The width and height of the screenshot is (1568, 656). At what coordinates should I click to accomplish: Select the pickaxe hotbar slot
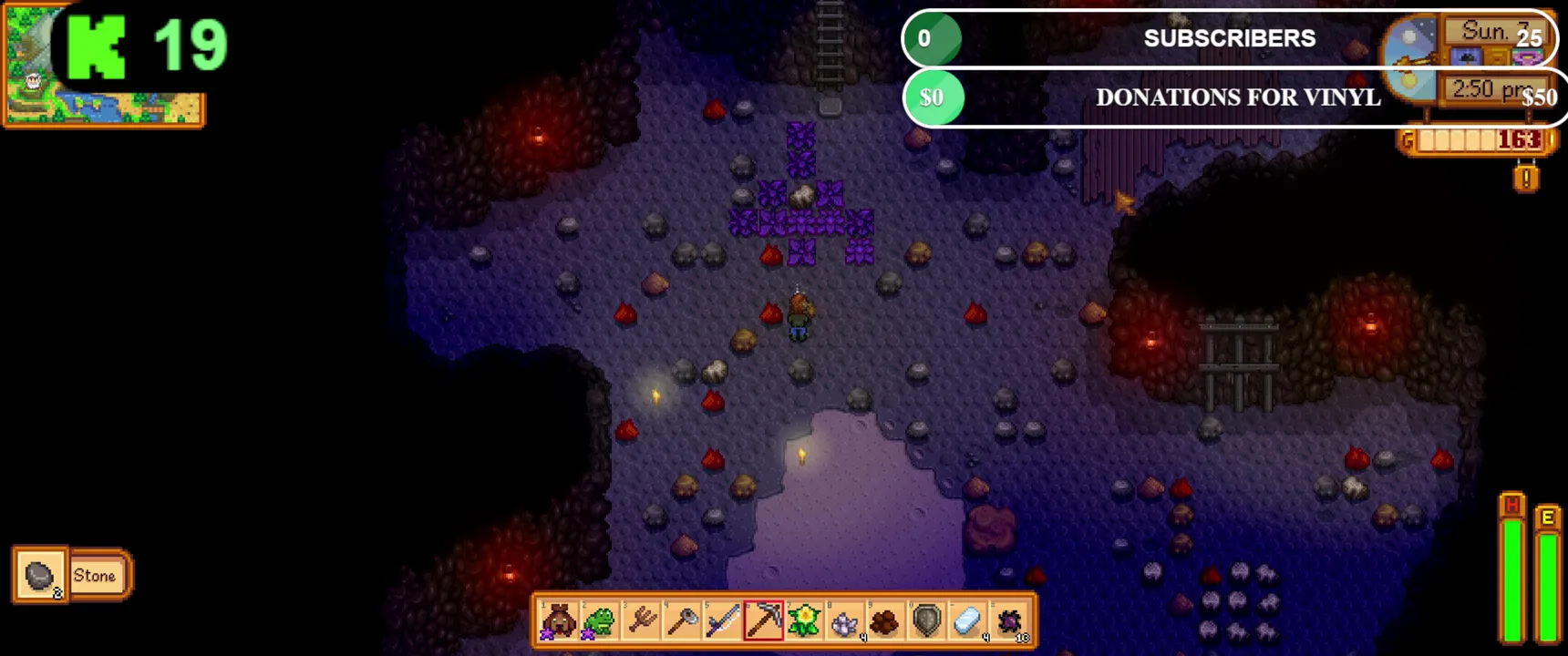click(764, 621)
